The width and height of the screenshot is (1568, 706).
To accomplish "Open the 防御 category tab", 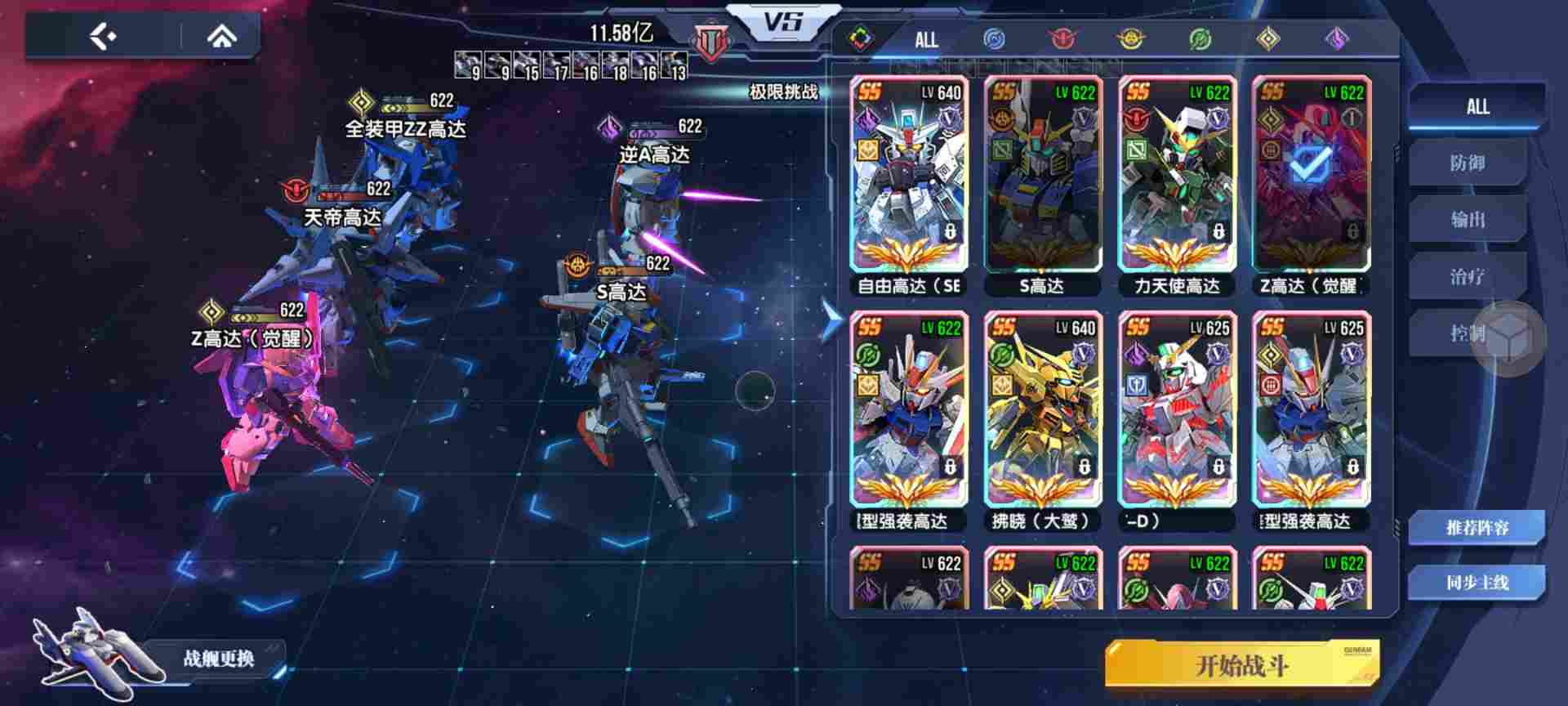I will pos(1470,163).
